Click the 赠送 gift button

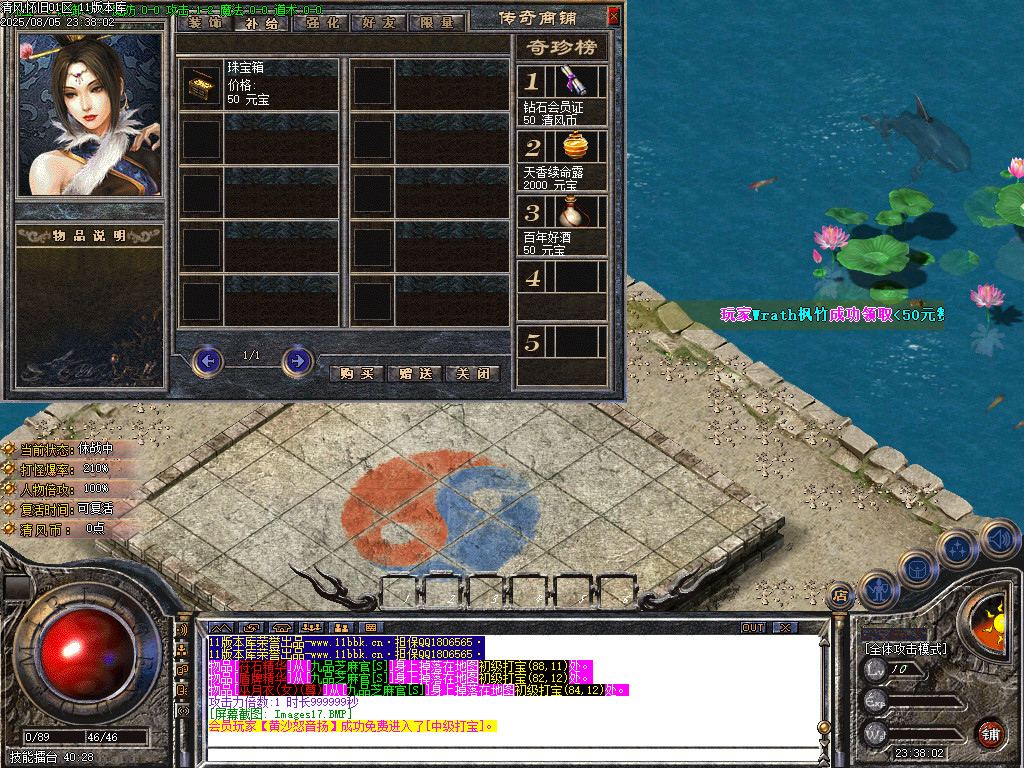[414, 373]
